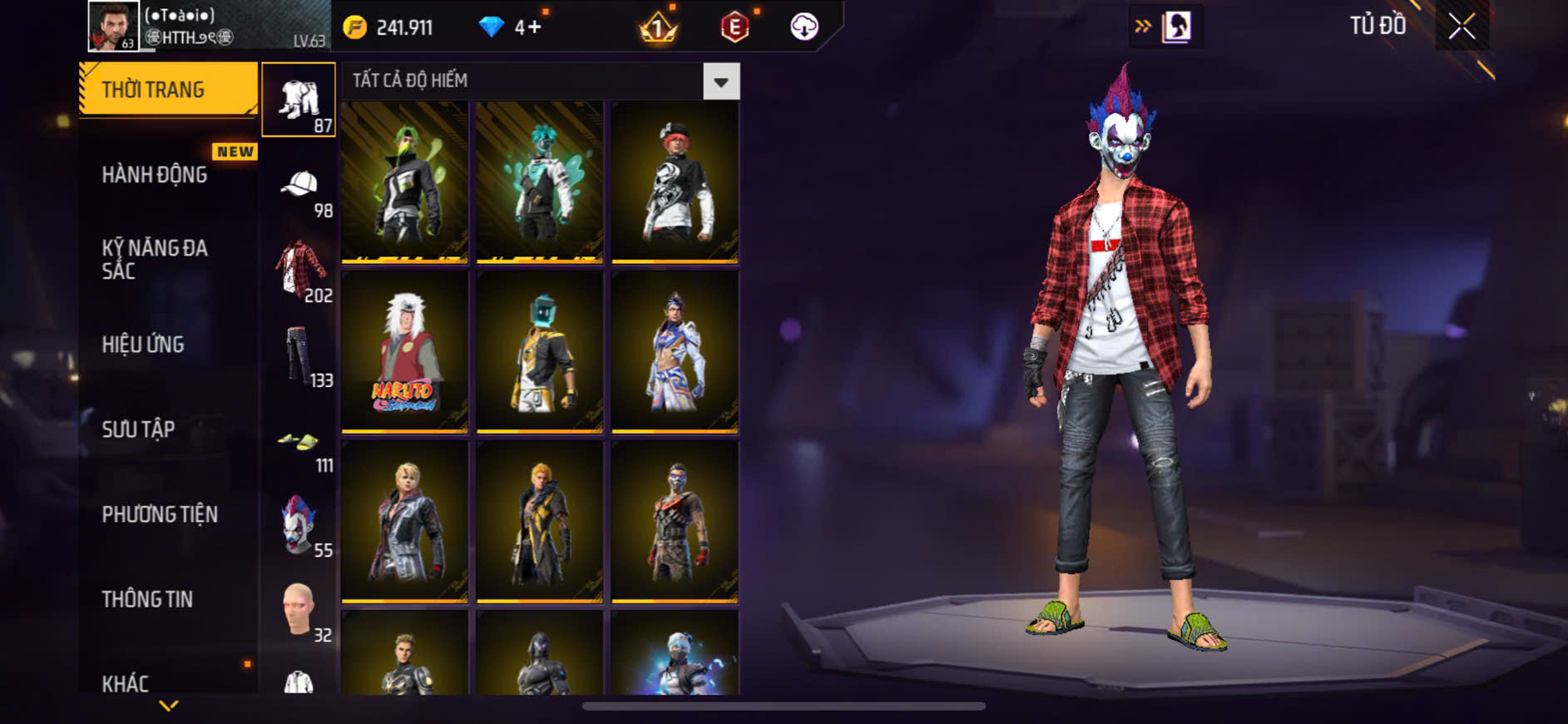Equip the Naruto Jiraiya outfit
Viewport: 1568px width, 724px height.
tap(404, 351)
